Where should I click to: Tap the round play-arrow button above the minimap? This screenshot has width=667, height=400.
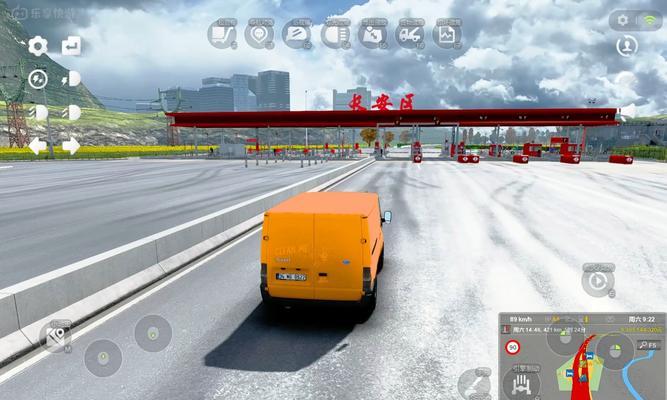(598, 281)
